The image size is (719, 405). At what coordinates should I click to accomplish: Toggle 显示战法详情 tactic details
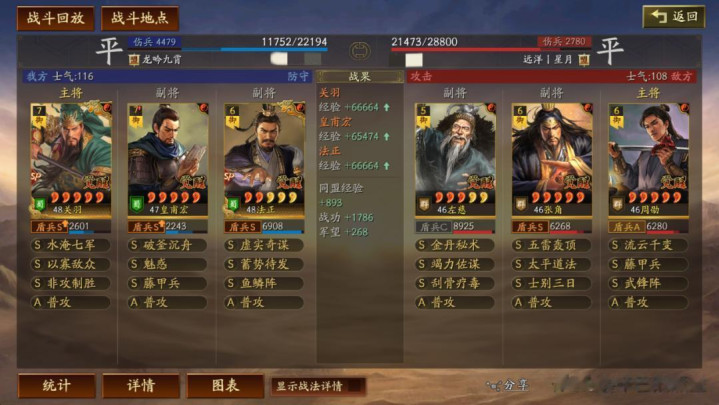point(317,386)
